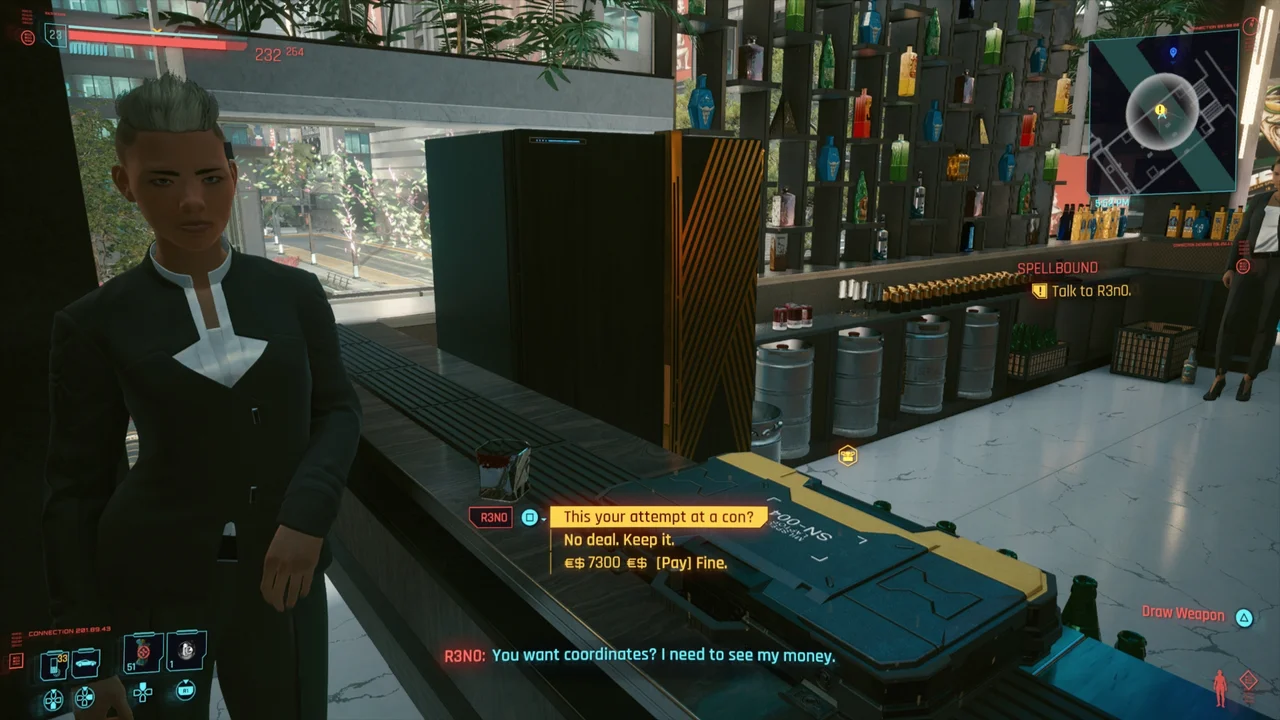The width and height of the screenshot is (1280, 720).
Task: Select the "No deal. Keep it." reply
Action: tap(620, 540)
